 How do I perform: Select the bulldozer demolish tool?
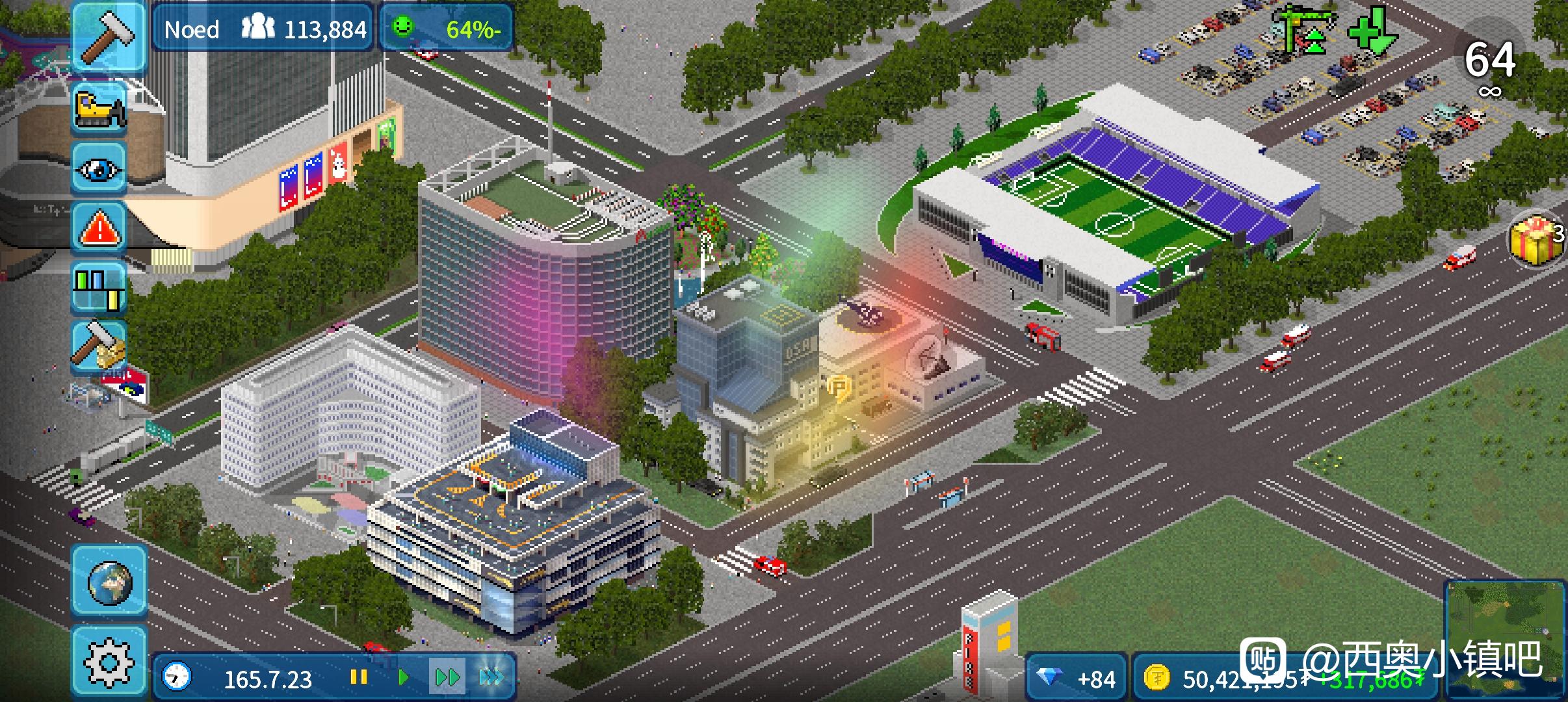tap(99, 109)
